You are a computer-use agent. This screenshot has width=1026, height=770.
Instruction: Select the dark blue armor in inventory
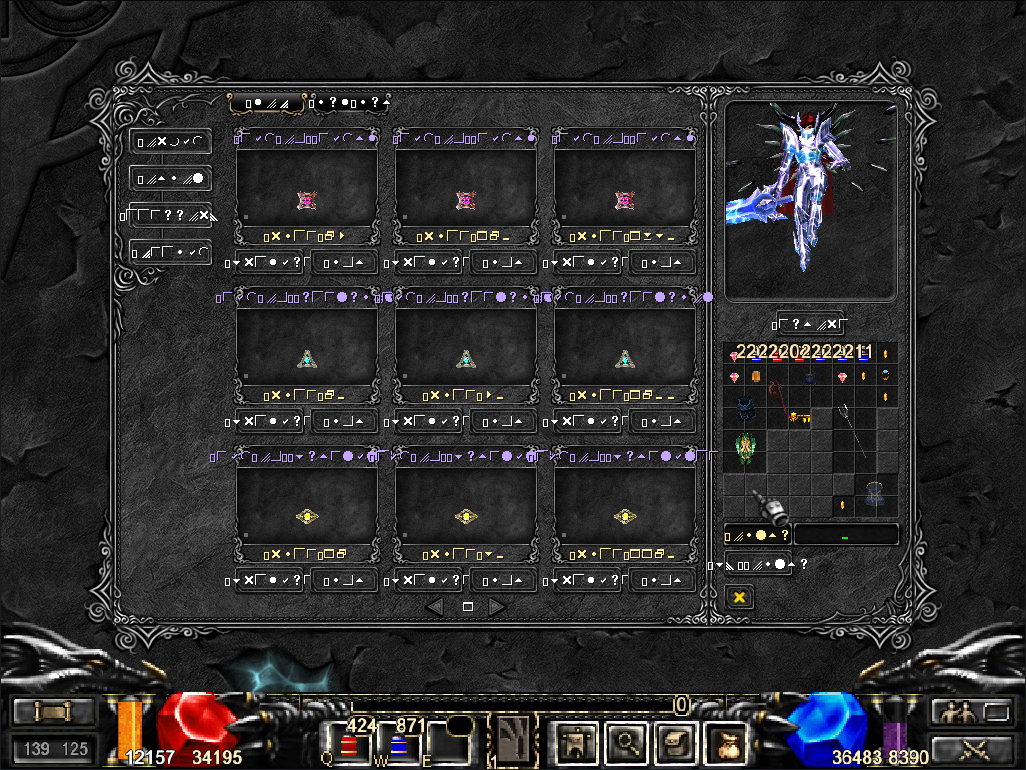click(x=744, y=409)
